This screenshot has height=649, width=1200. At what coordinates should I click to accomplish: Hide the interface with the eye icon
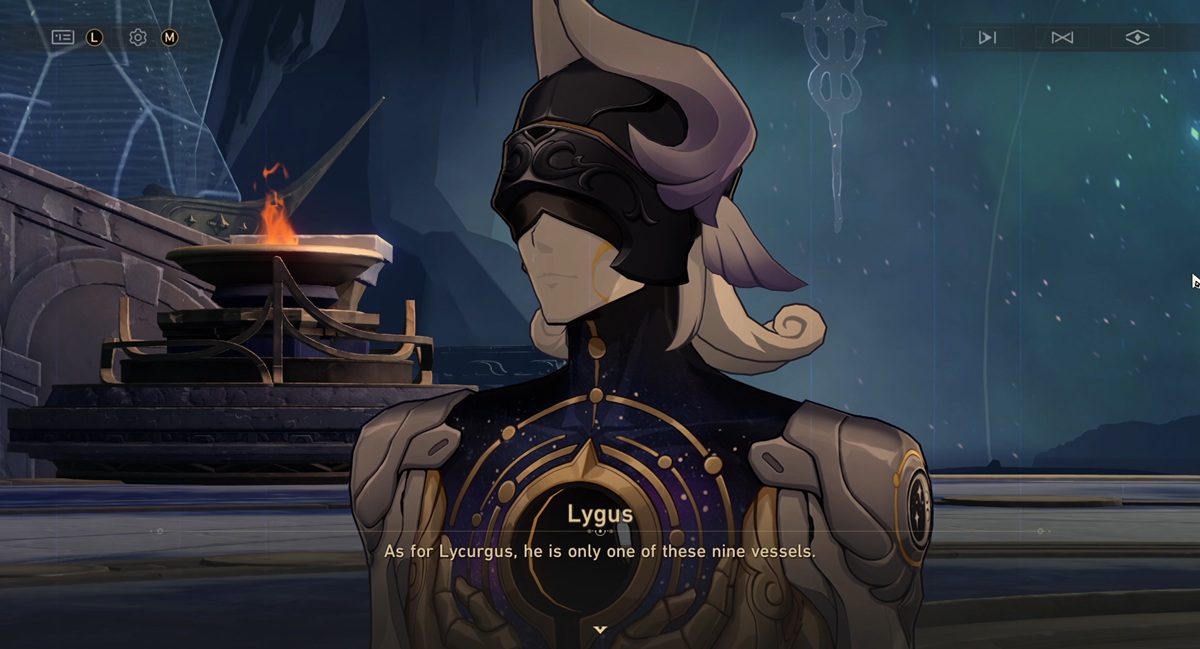coord(1137,38)
